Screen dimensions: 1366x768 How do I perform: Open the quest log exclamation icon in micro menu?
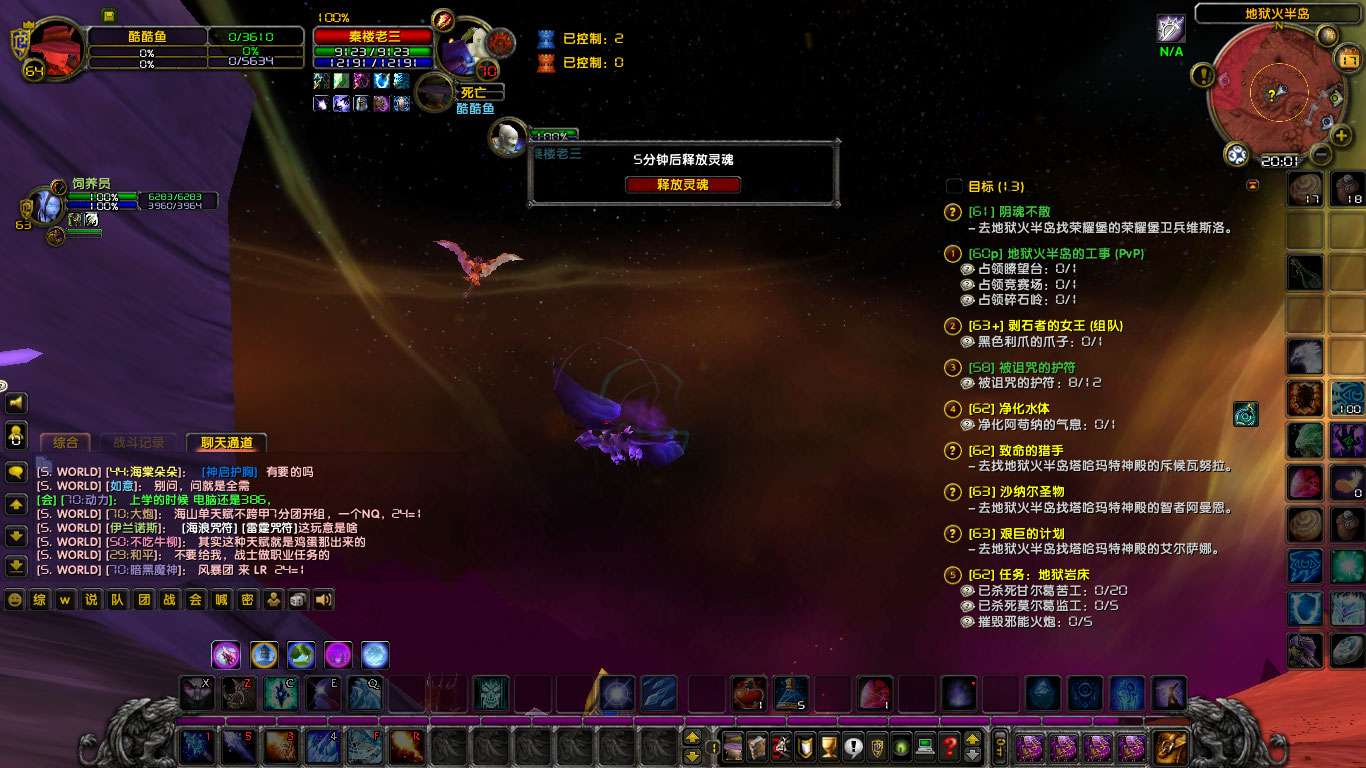point(852,748)
